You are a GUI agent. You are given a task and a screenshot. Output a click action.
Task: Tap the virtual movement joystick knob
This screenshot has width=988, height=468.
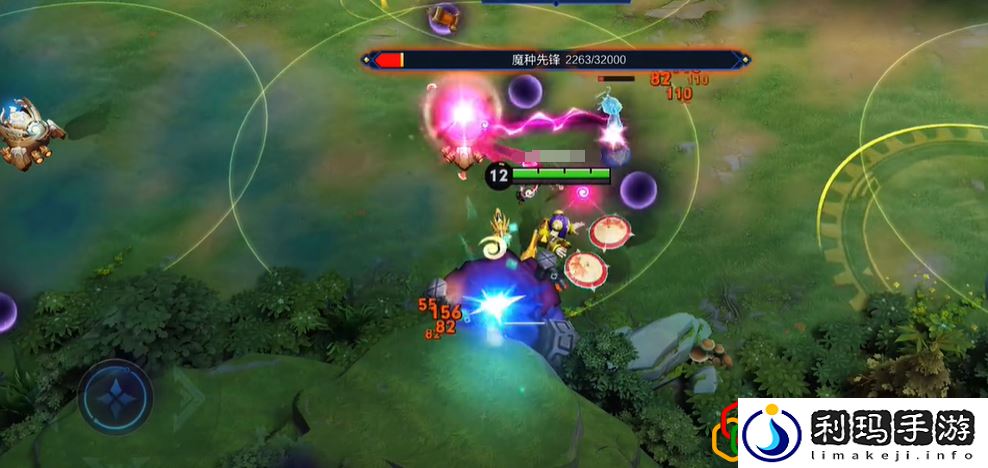[115, 396]
